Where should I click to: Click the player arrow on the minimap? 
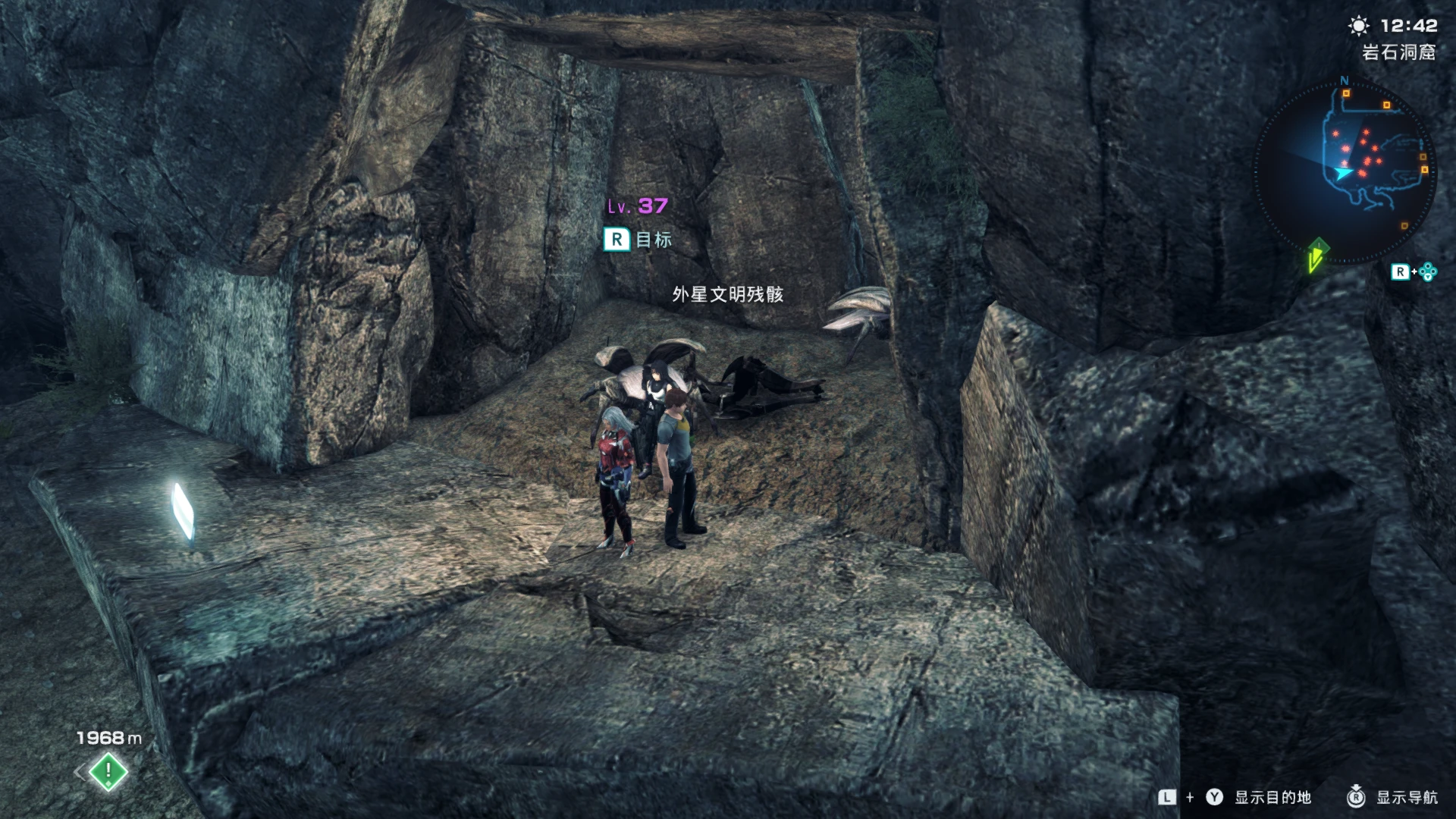(x=1341, y=173)
